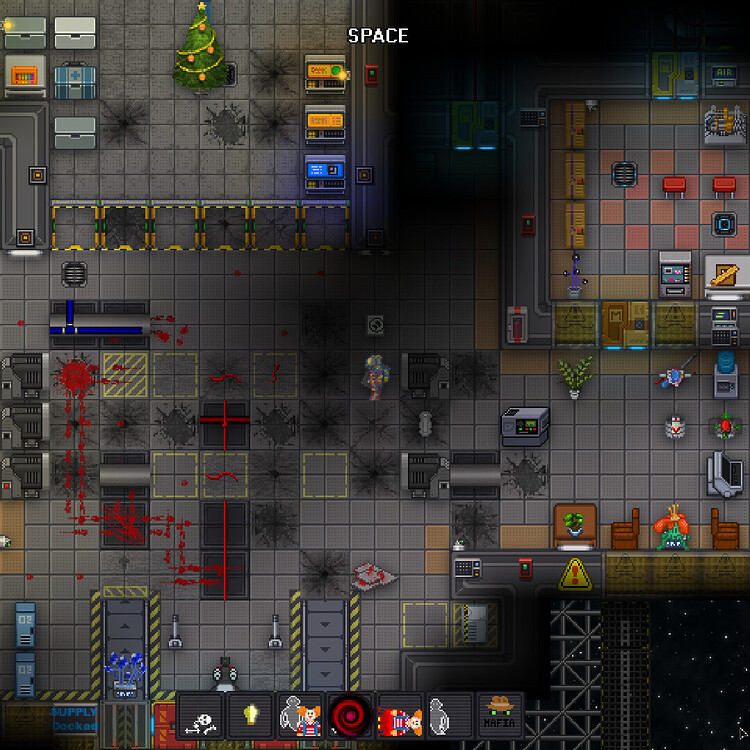750x750 pixels.
Task: Choose the grey ghost silhouette button
Action: coord(450,716)
